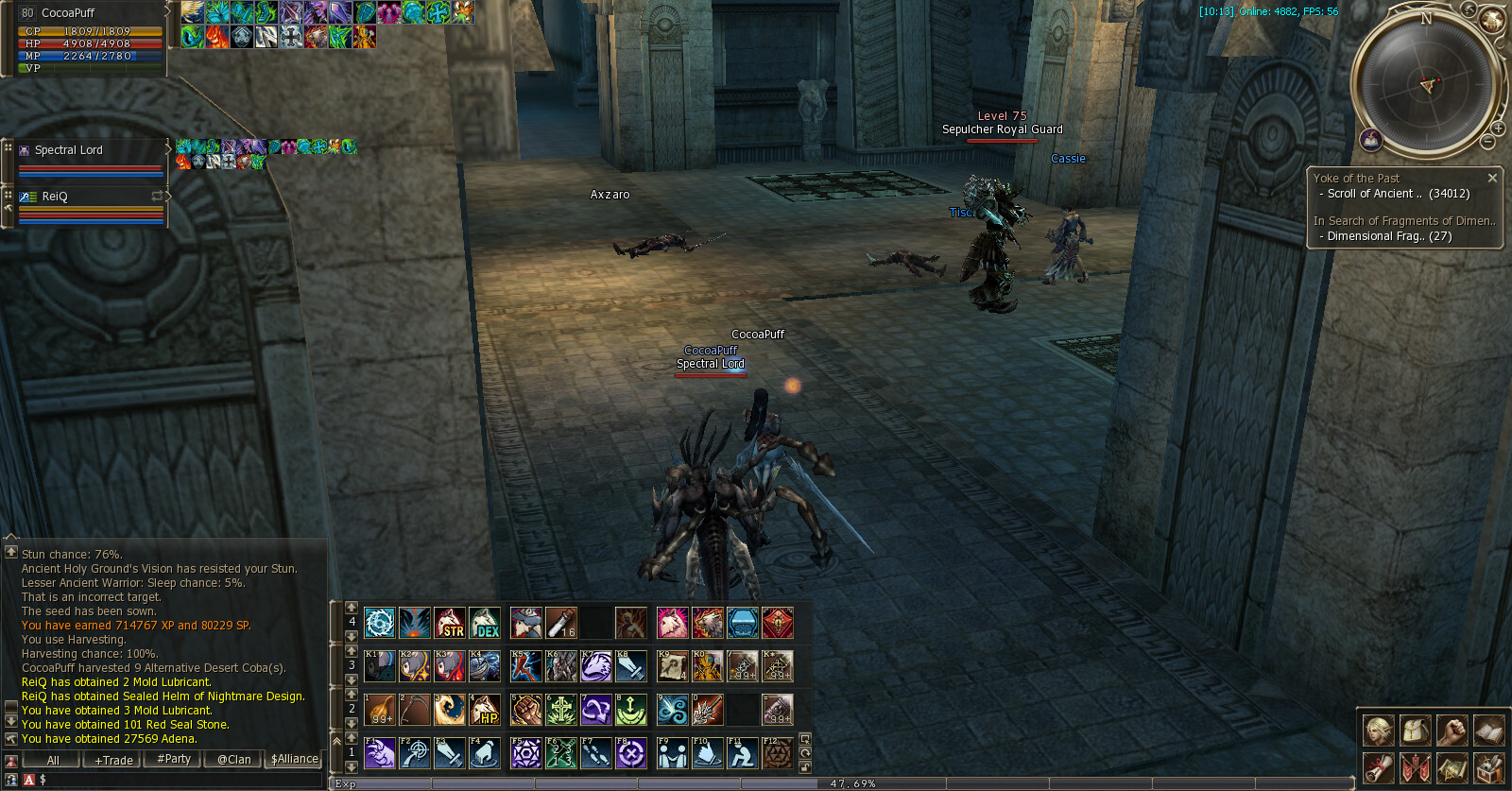Open the character status elf portrait icon
The width and height of the screenshot is (1512, 791).
pos(1379,731)
